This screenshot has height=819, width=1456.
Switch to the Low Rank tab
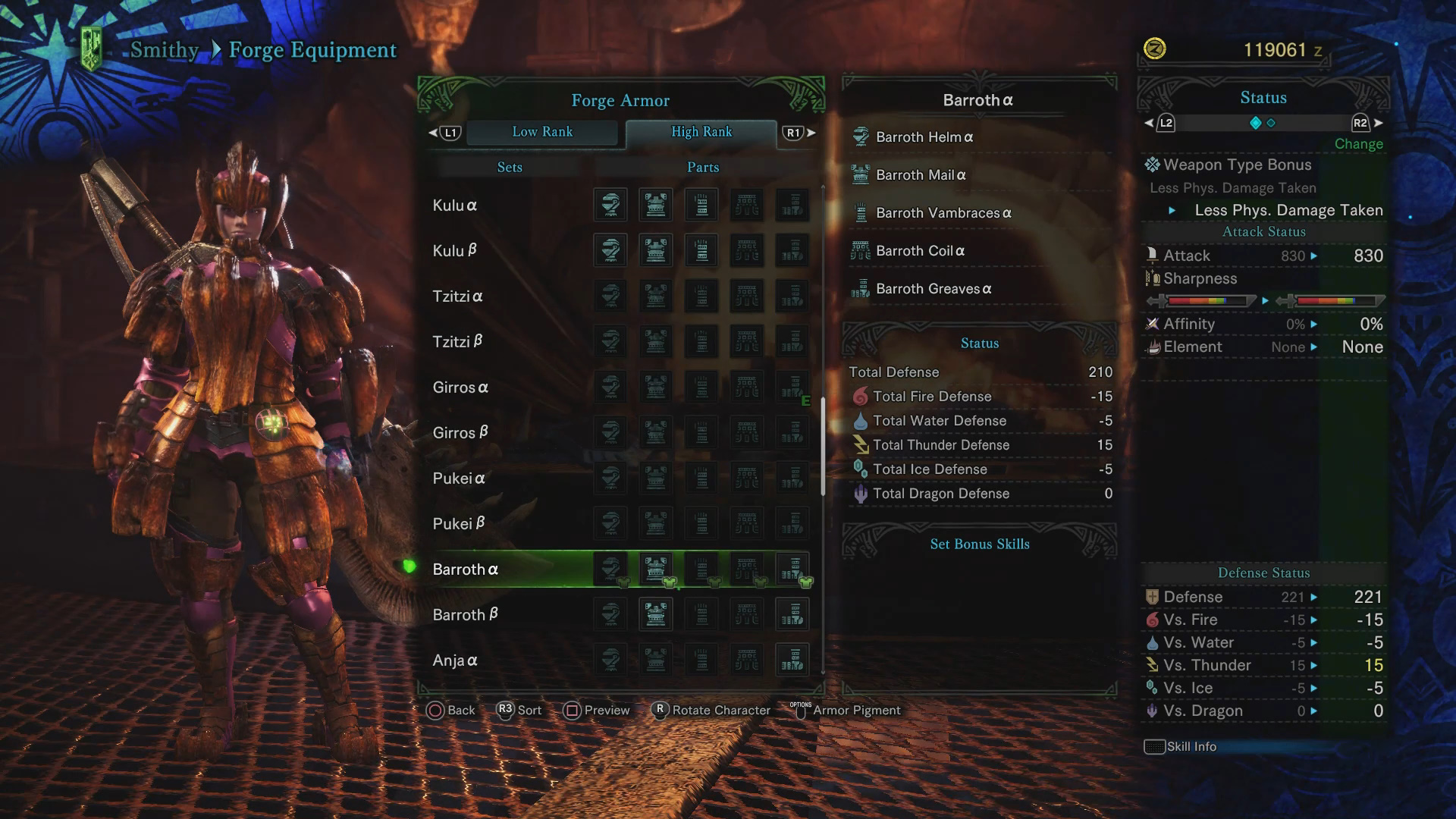(x=543, y=132)
